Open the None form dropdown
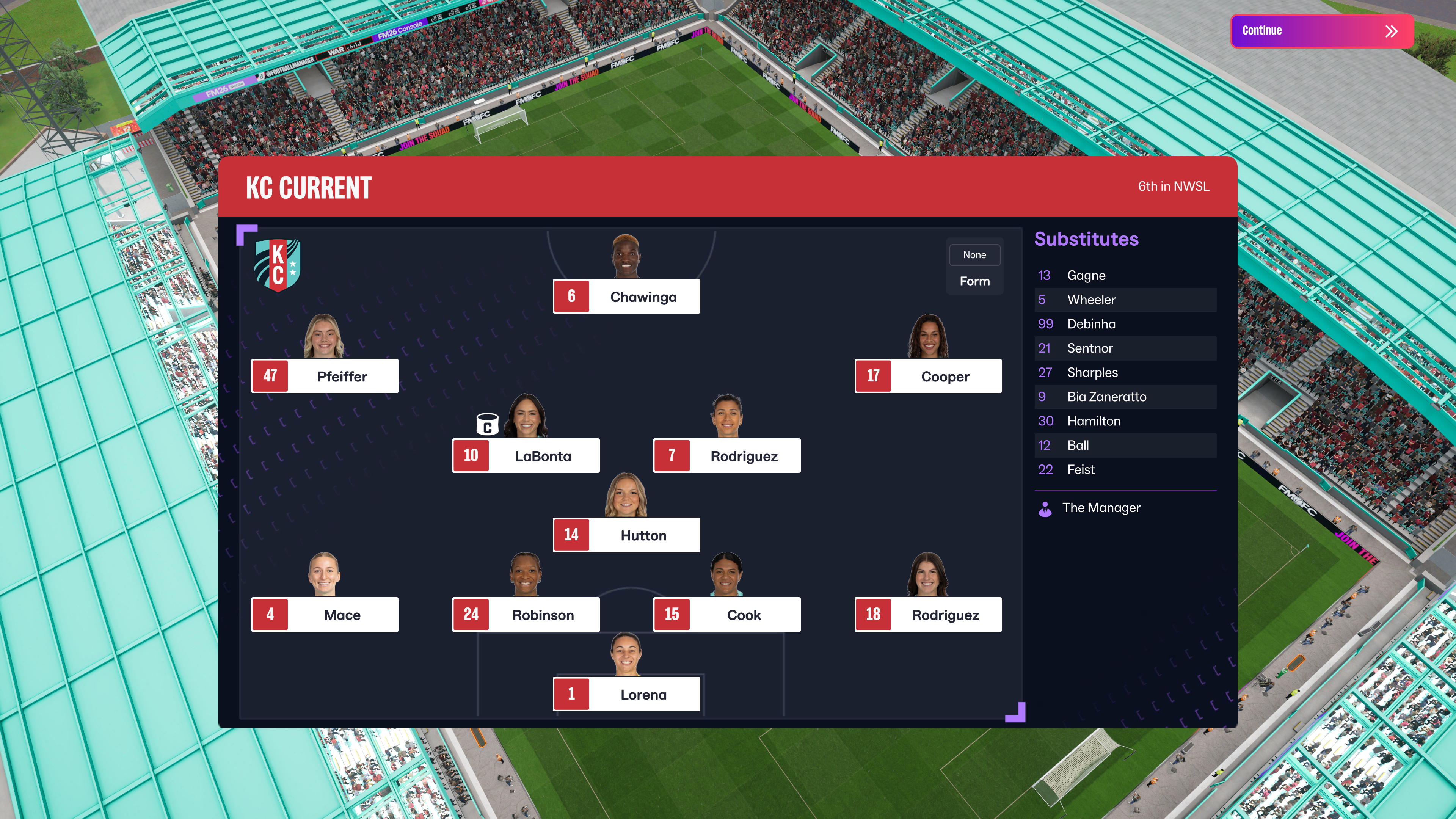This screenshot has height=819, width=1456. 974,255
